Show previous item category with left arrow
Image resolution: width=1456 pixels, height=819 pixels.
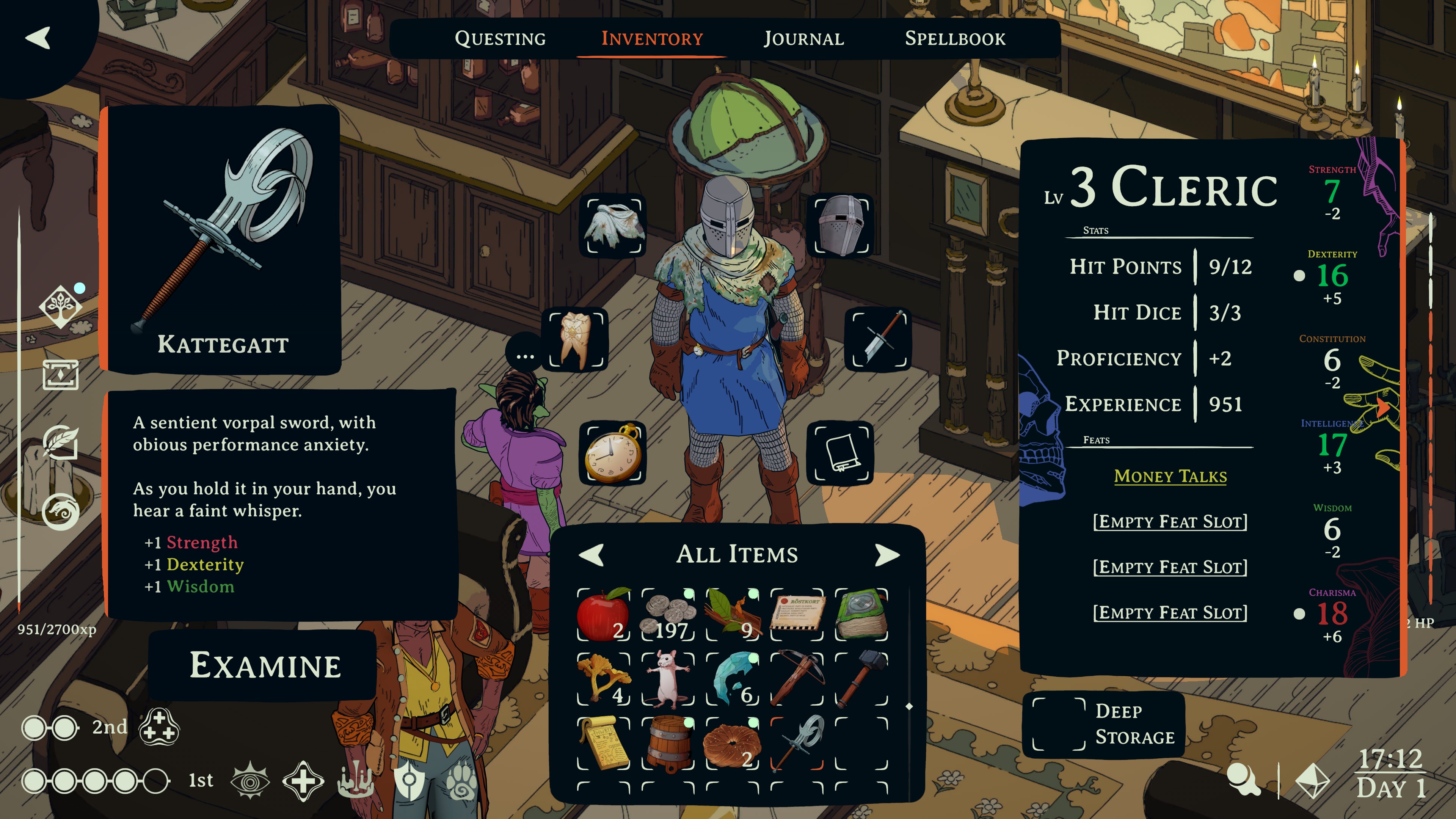click(x=592, y=554)
